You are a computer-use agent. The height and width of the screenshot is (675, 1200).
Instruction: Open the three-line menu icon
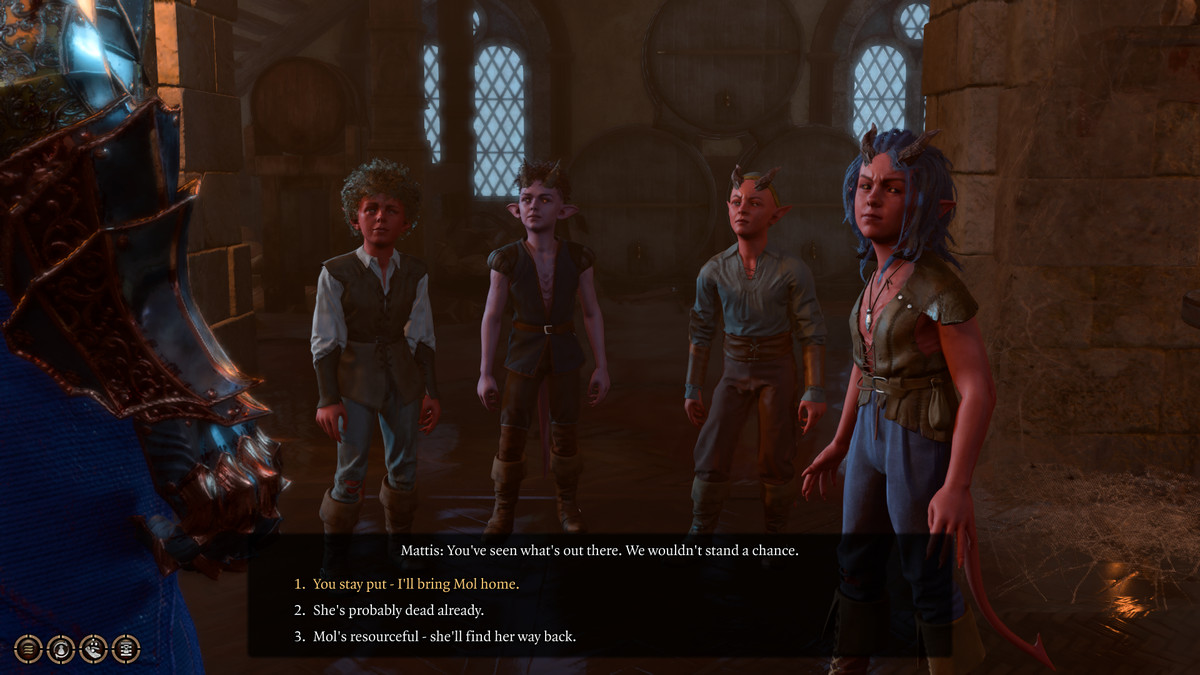coord(28,649)
